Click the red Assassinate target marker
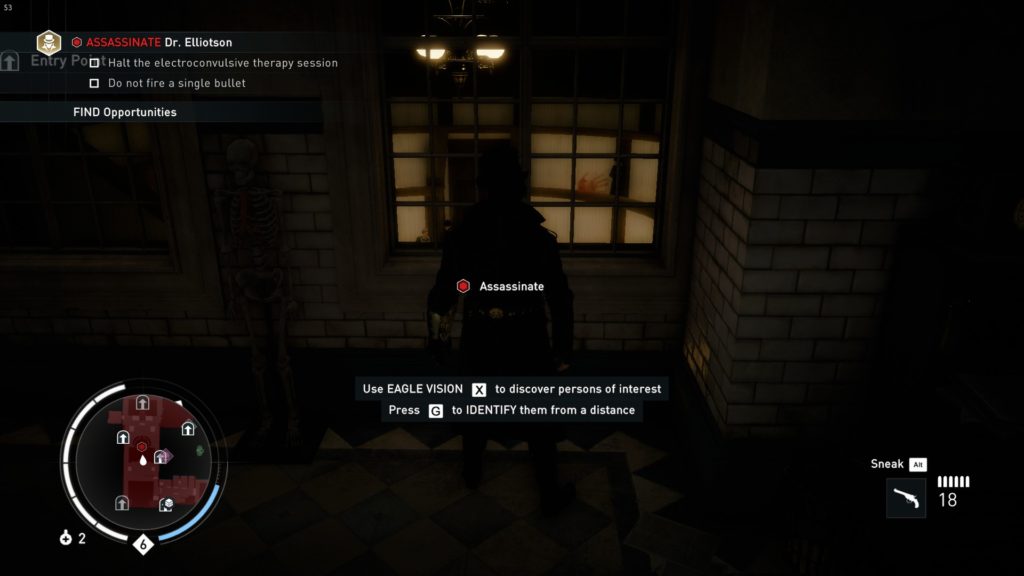 [x=463, y=287]
